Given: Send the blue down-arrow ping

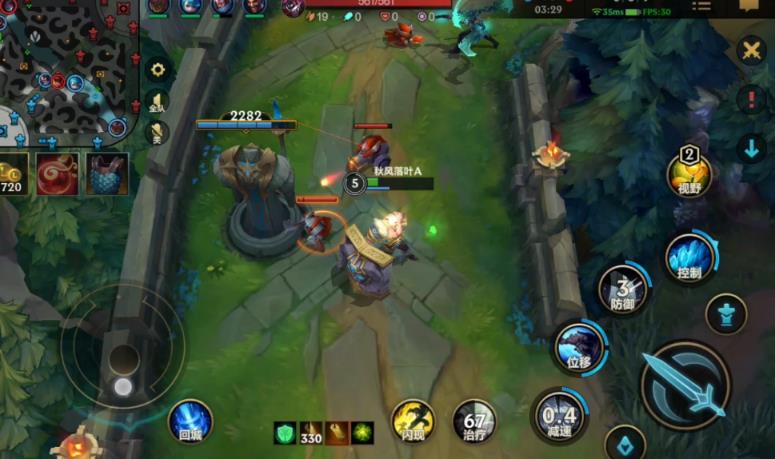Looking at the screenshot, I should click(751, 149).
